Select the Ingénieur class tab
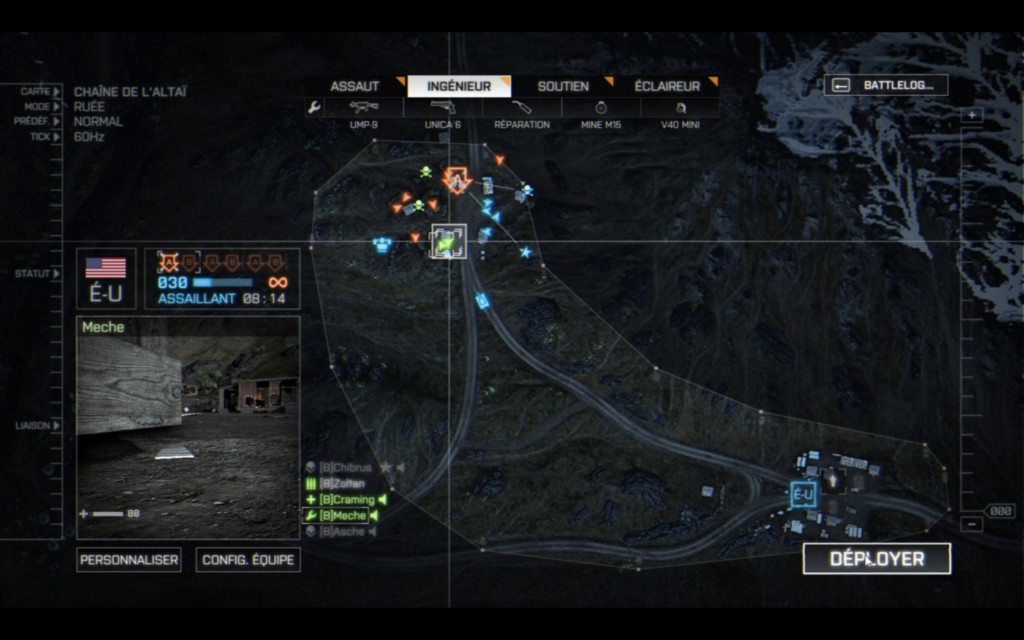 pos(459,86)
